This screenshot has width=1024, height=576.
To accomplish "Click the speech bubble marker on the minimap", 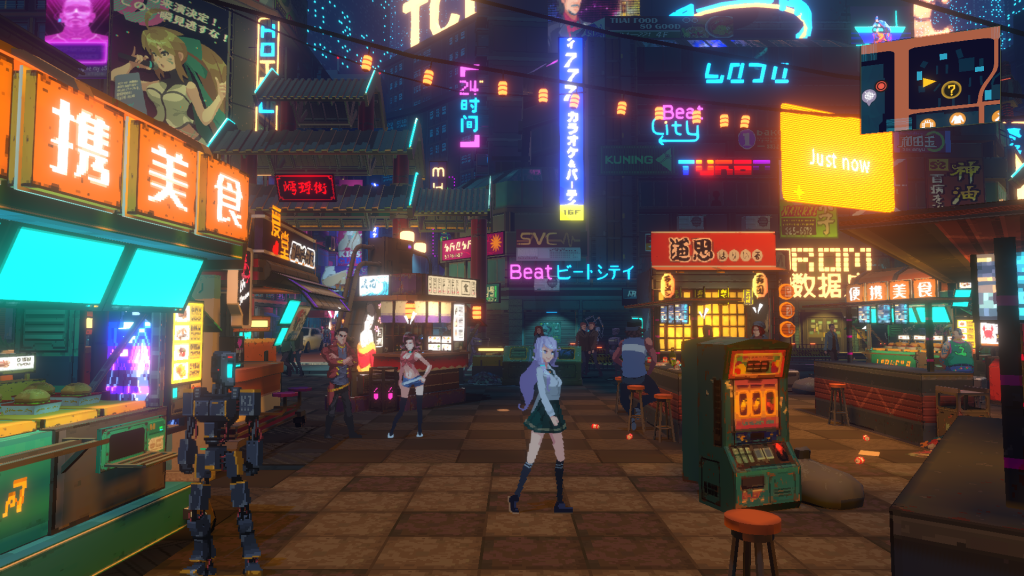I will click(x=869, y=96).
